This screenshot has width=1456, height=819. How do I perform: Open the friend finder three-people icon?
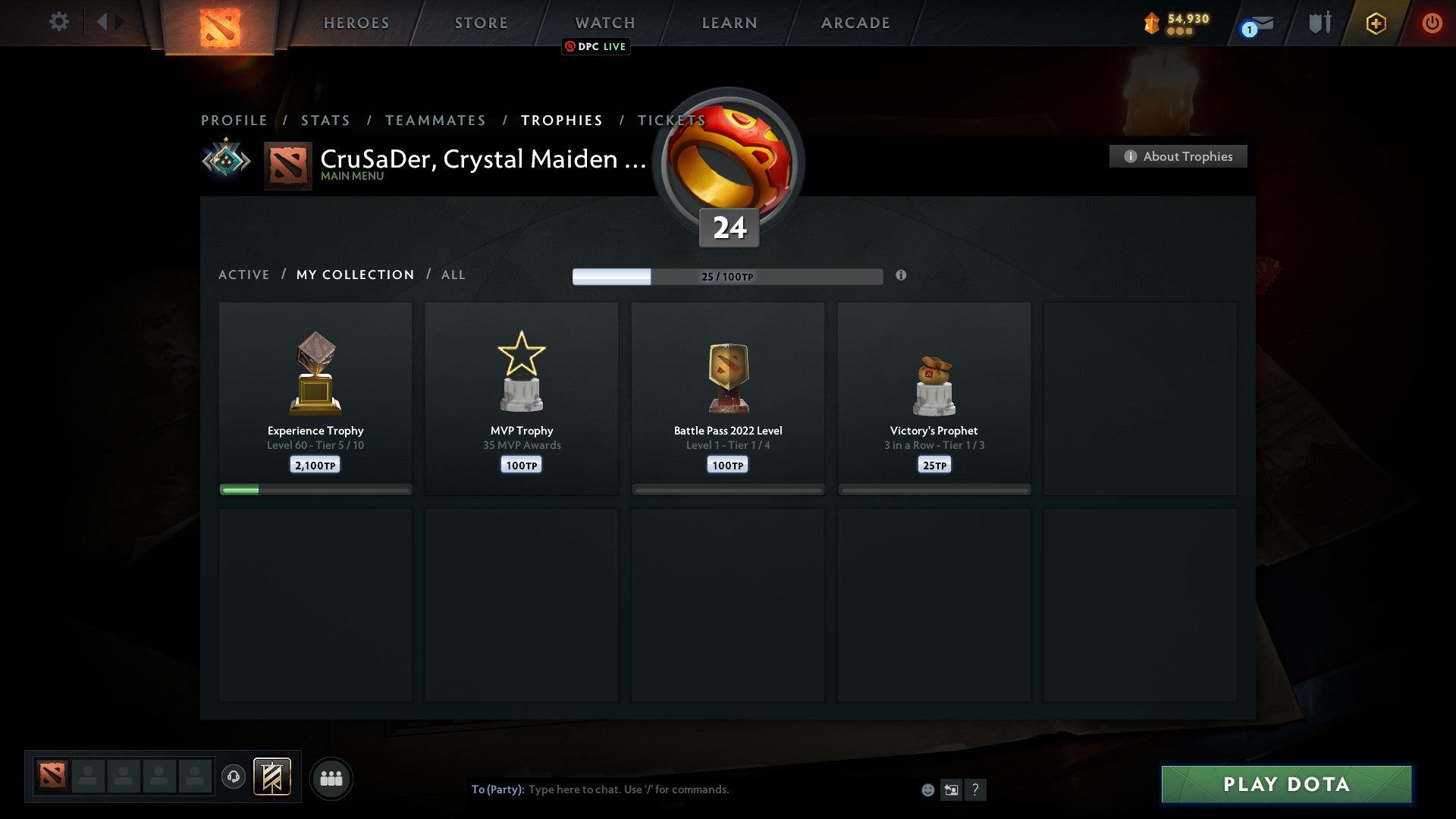coord(331,778)
